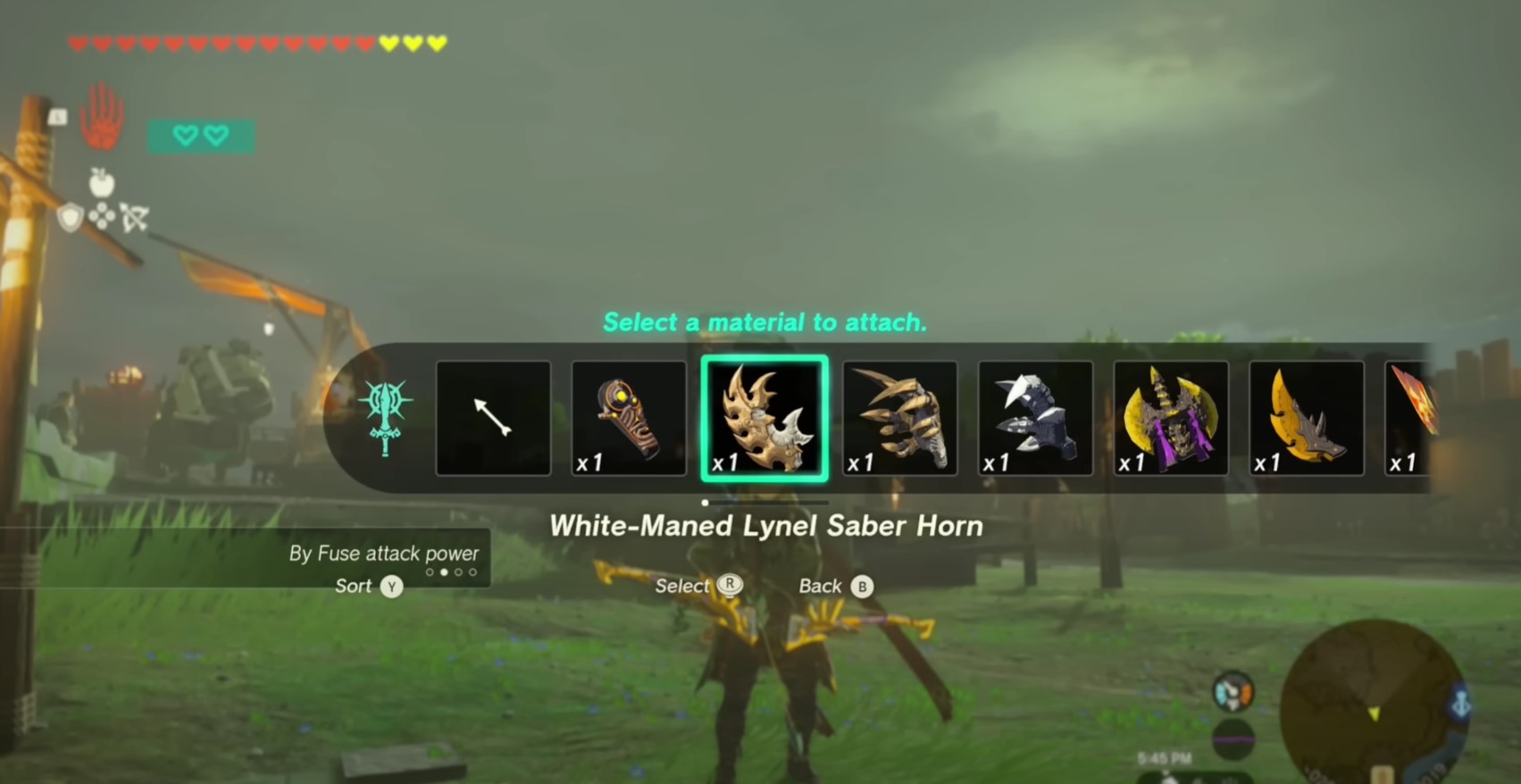Click the teal heart recovery banner
1521x784 pixels.
click(x=201, y=135)
